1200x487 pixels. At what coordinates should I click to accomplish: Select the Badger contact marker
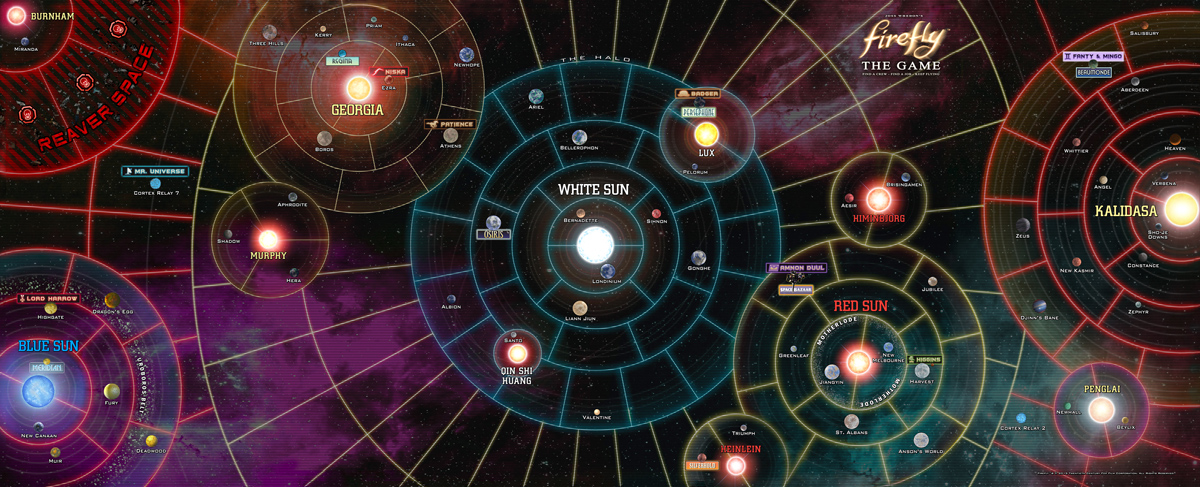point(697,94)
